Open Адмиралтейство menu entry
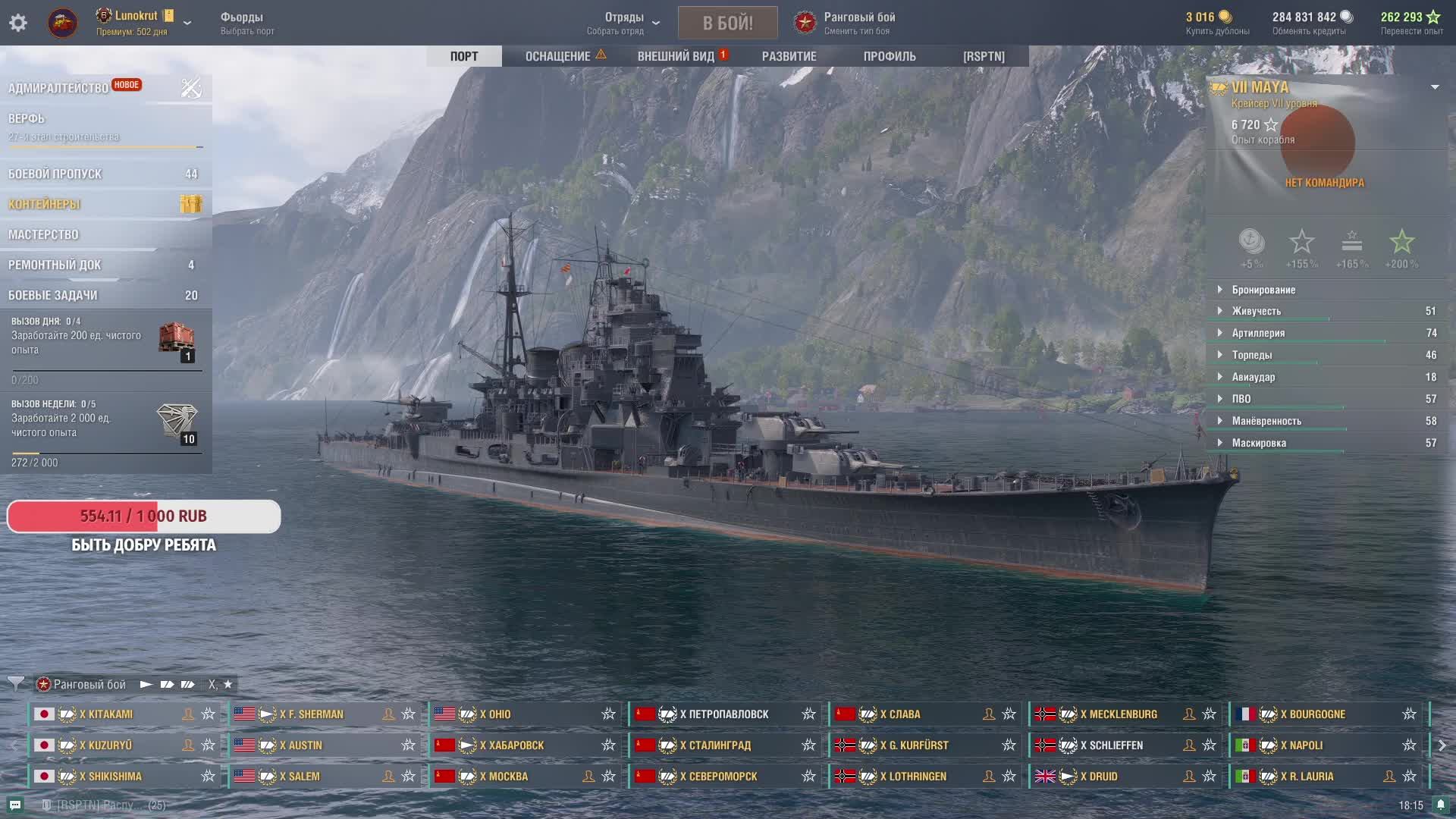This screenshot has height=819, width=1456. click(x=58, y=88)
